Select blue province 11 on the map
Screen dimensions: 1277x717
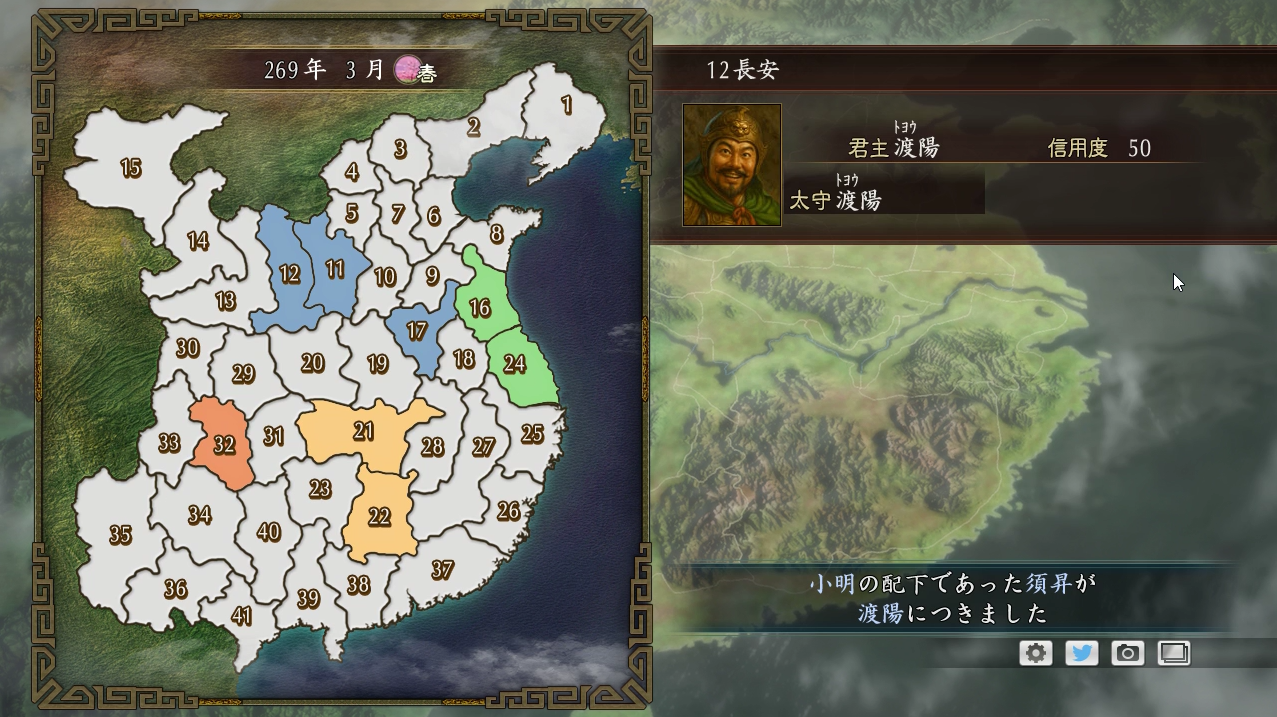(335, 268)
